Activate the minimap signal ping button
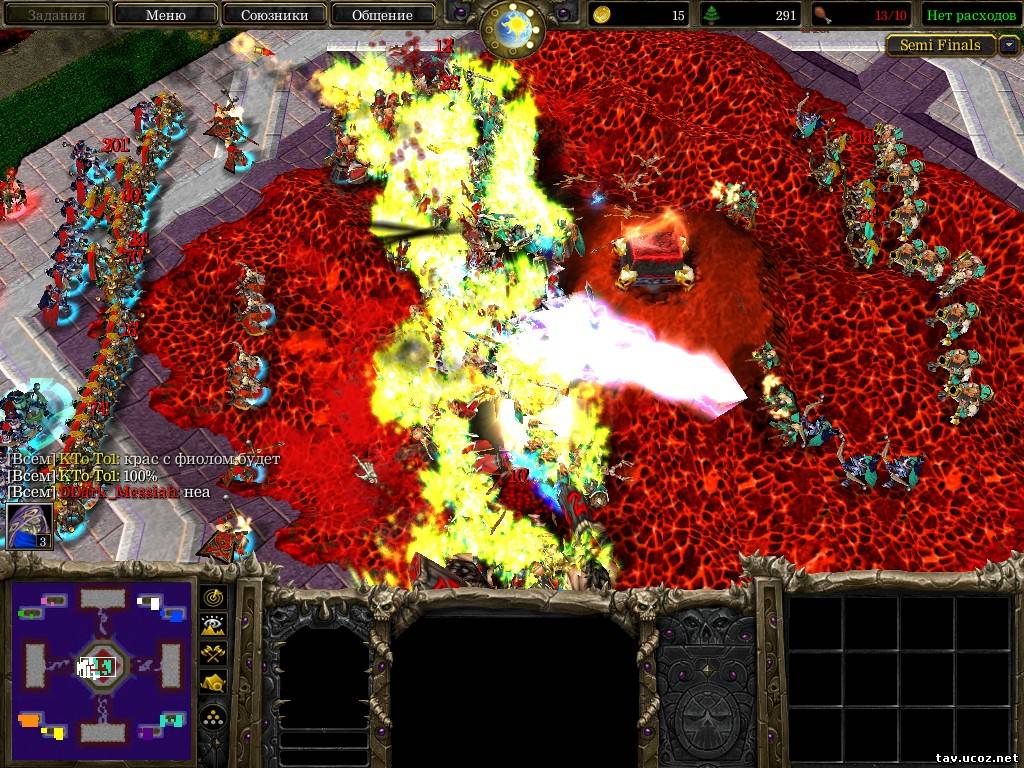Screen dimensions: 1024x768 tap(214, 597)
